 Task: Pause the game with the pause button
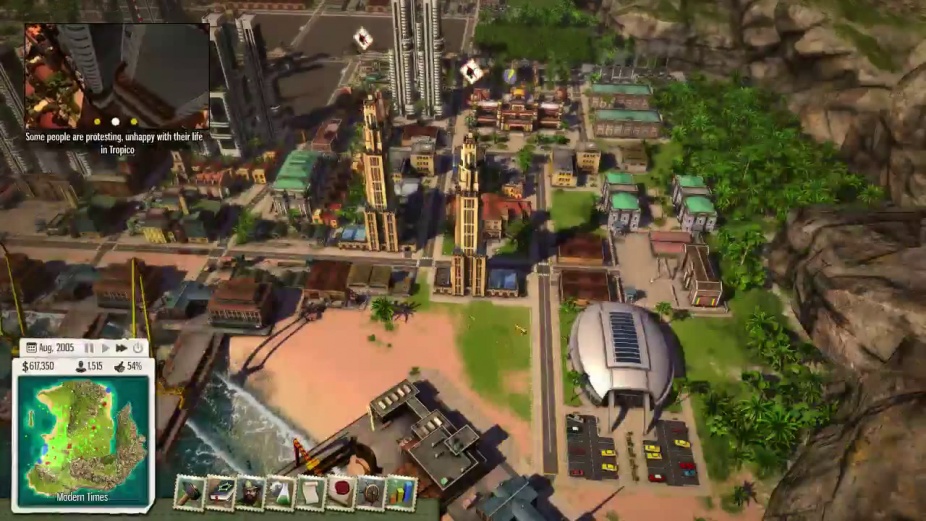click(89, 348)
